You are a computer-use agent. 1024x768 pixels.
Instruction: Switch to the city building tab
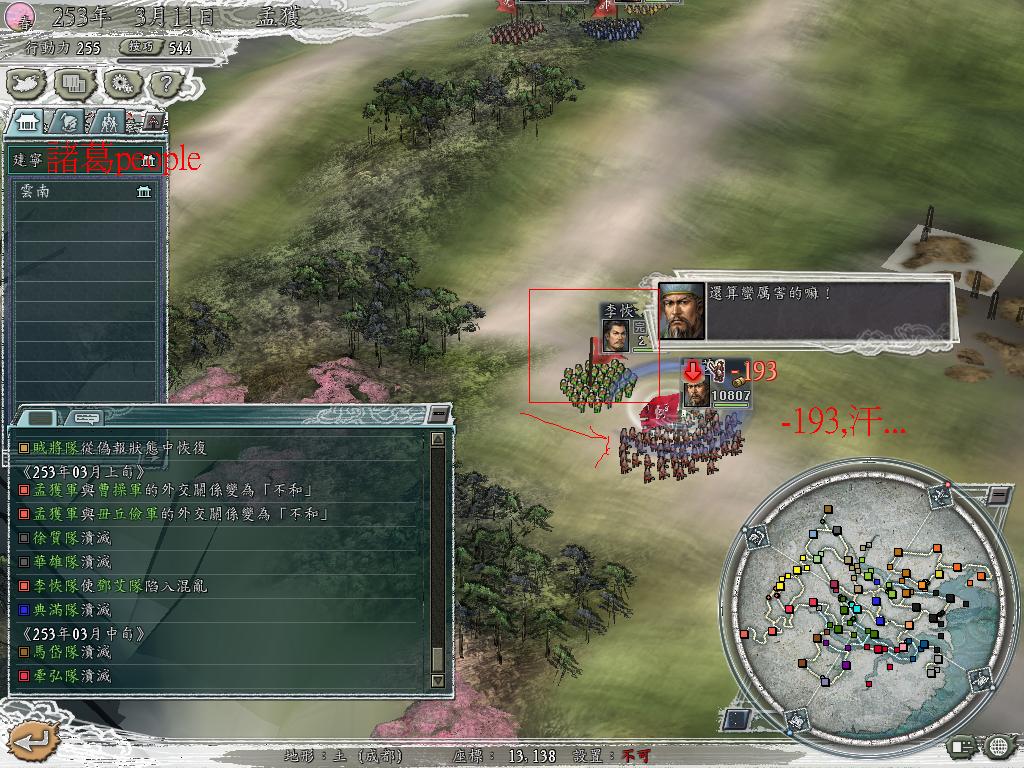27,122
